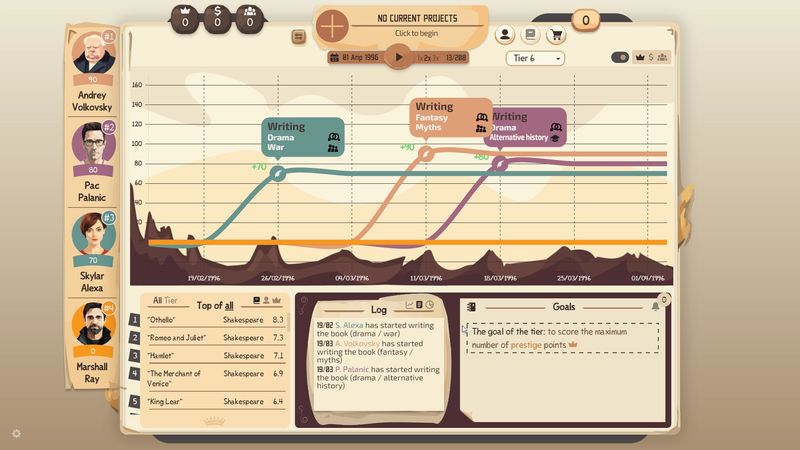Choose Skylar Alexa's portrait

tap(94, 233)
